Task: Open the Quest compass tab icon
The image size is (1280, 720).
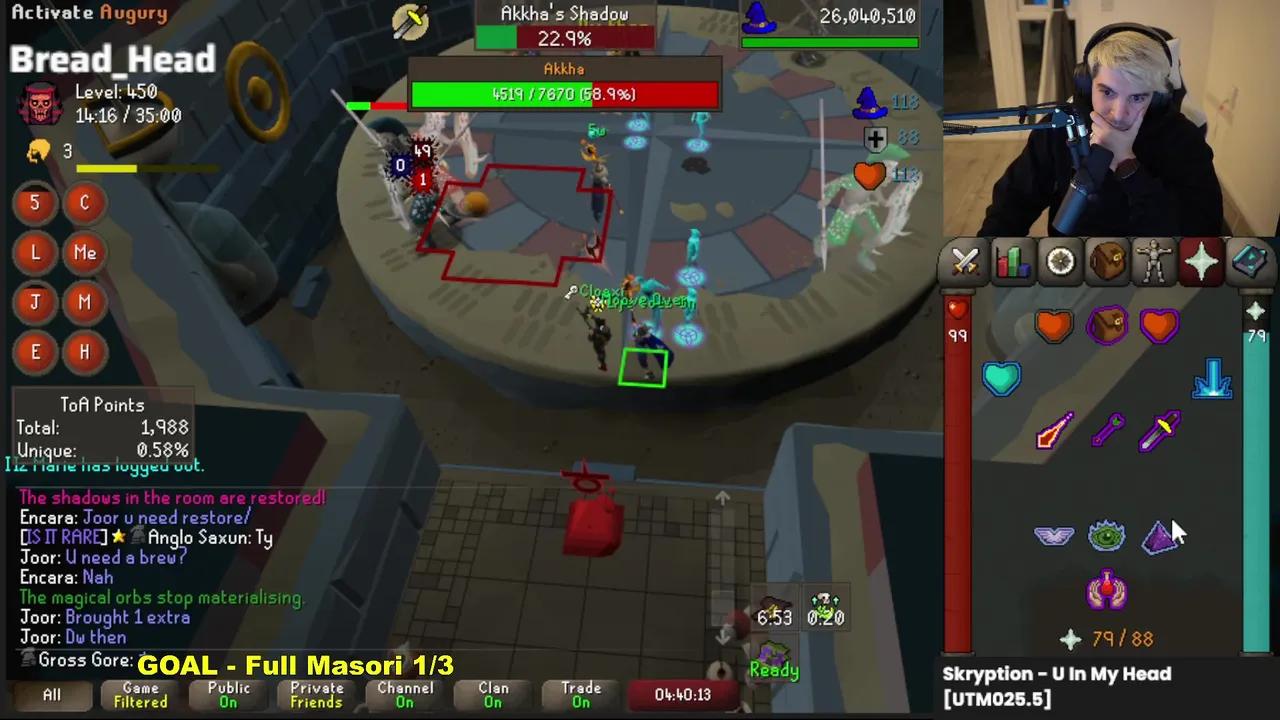Action: (1059, 261)
